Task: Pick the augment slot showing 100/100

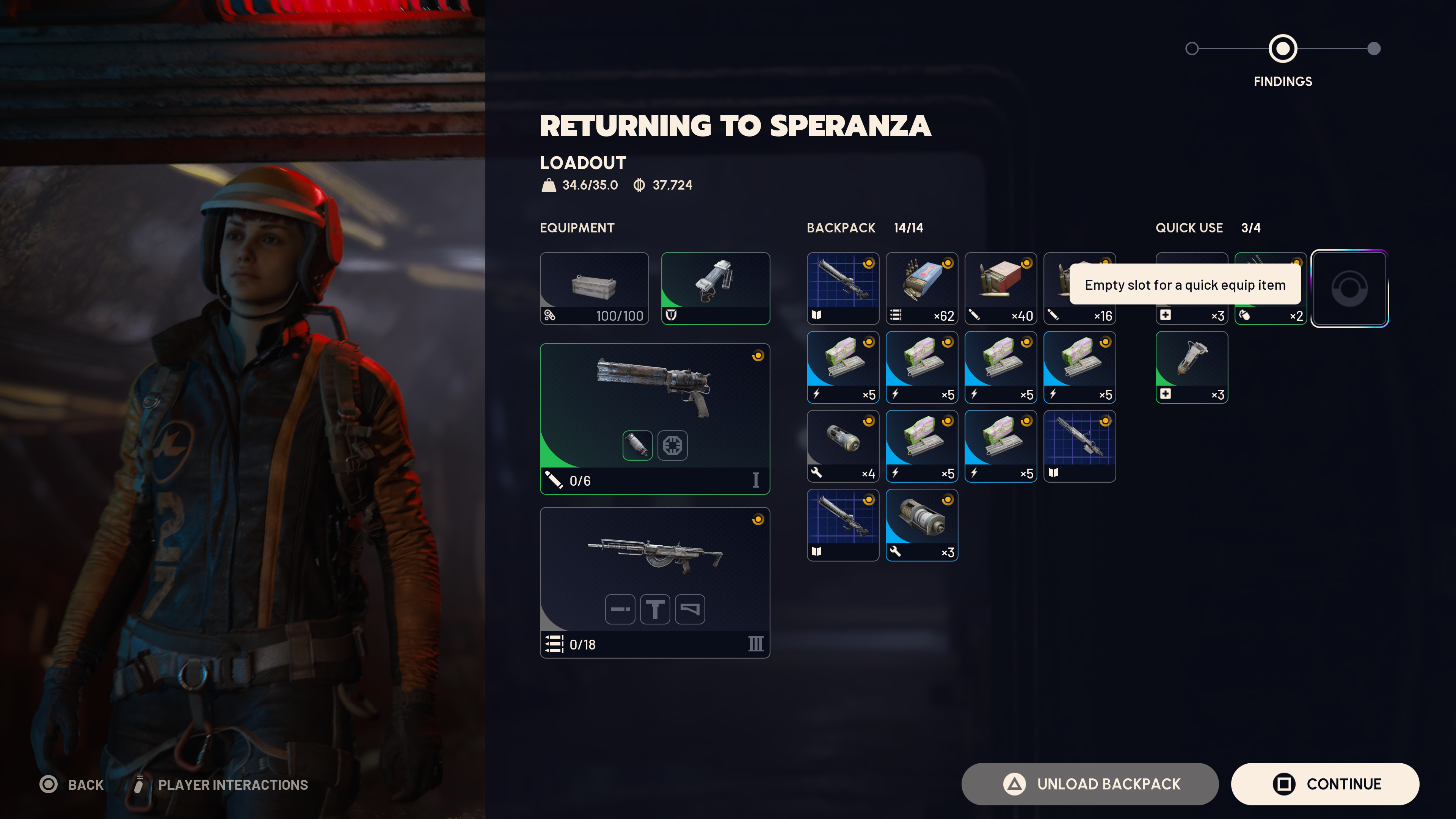Action: tap(594, 288)
